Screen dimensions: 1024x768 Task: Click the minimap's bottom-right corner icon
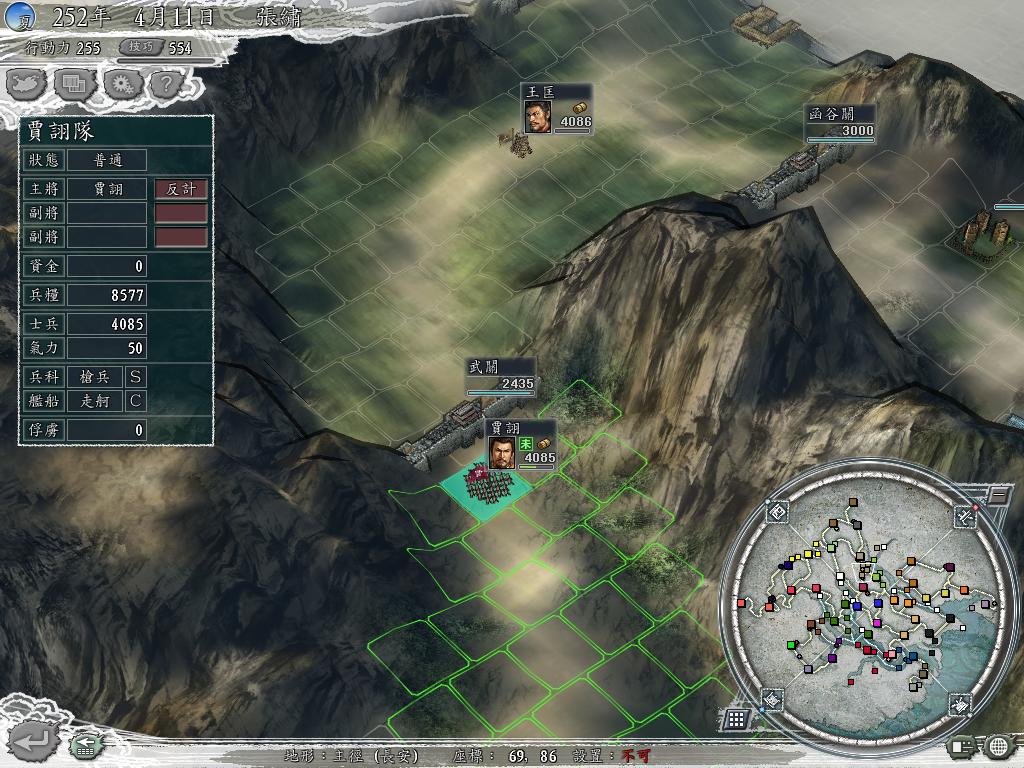[x=958, y=705]
